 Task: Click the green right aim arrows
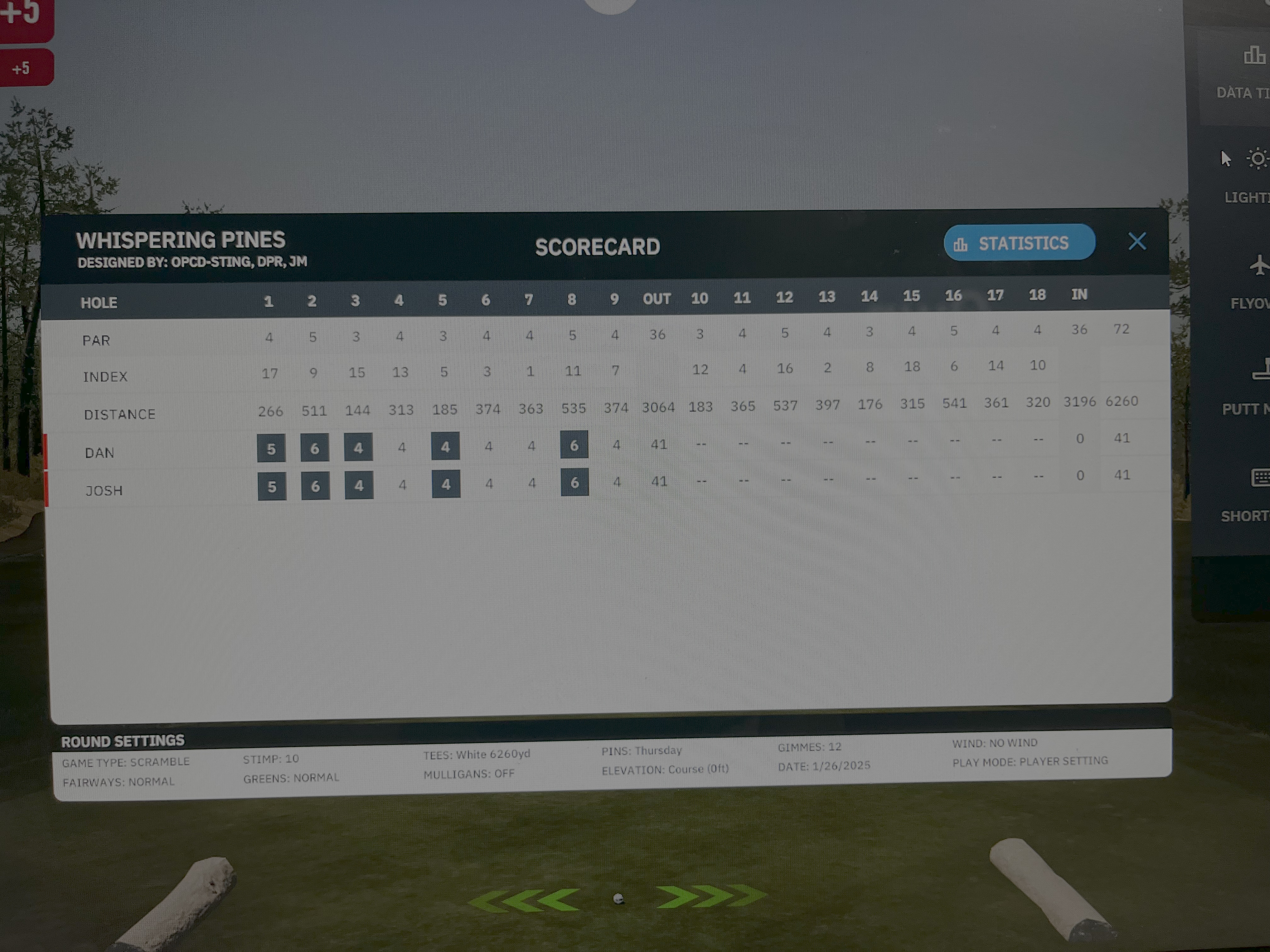coord(711,896)
